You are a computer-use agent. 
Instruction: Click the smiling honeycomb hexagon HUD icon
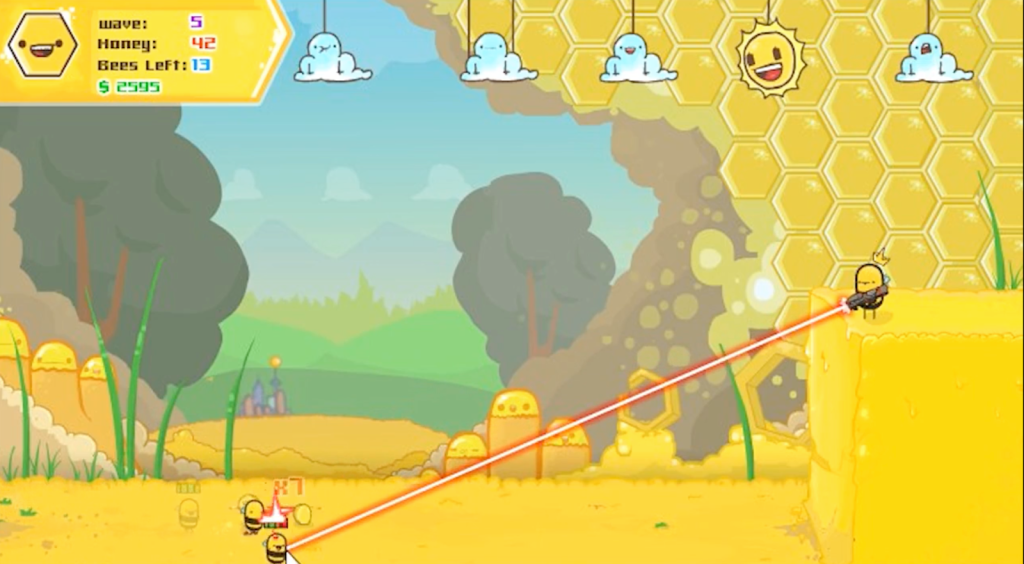pos(42,45)
